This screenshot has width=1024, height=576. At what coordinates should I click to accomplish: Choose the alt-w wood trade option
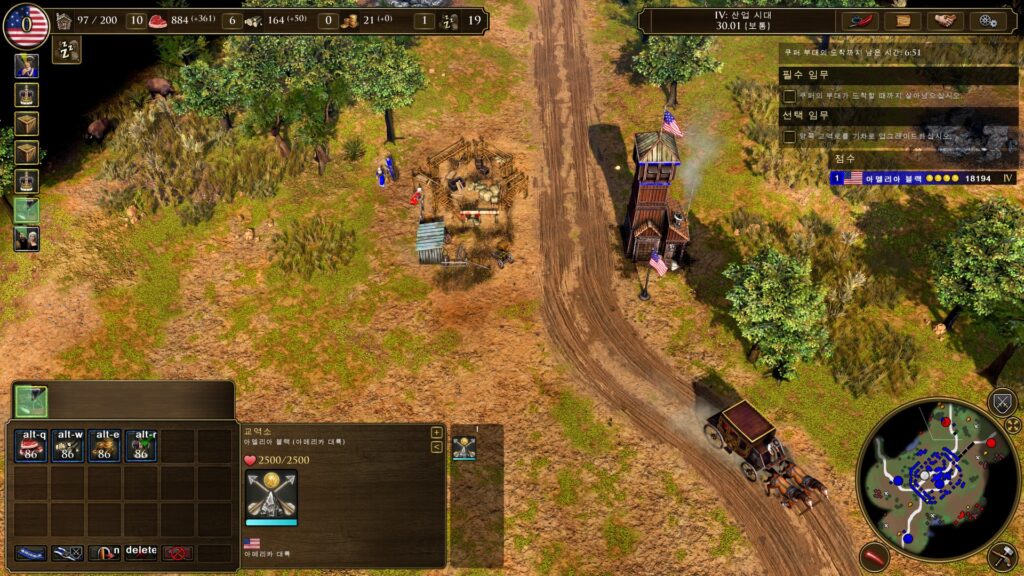click(69, 445)
